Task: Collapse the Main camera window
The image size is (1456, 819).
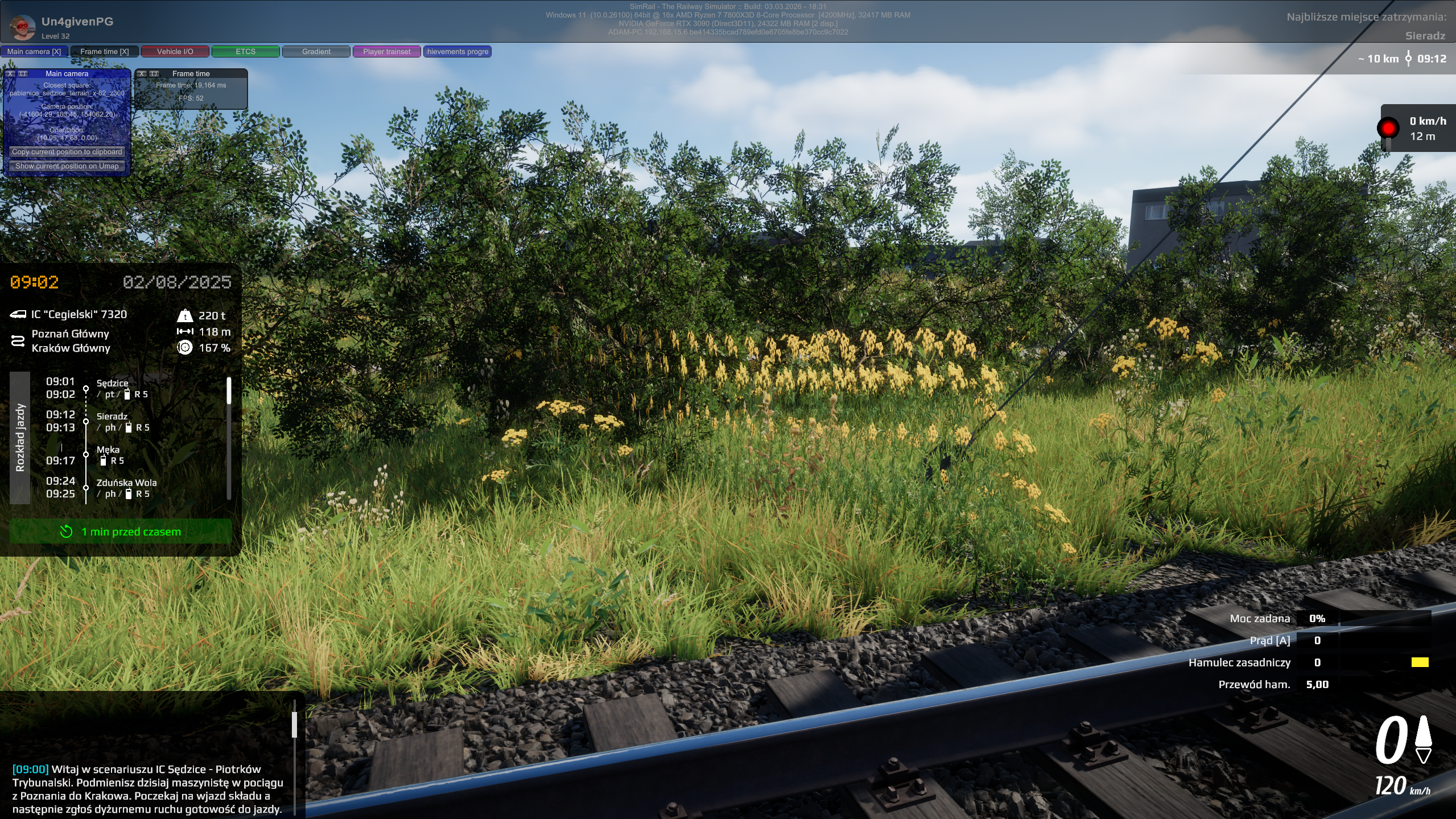Action: click(x=23, y=73)
